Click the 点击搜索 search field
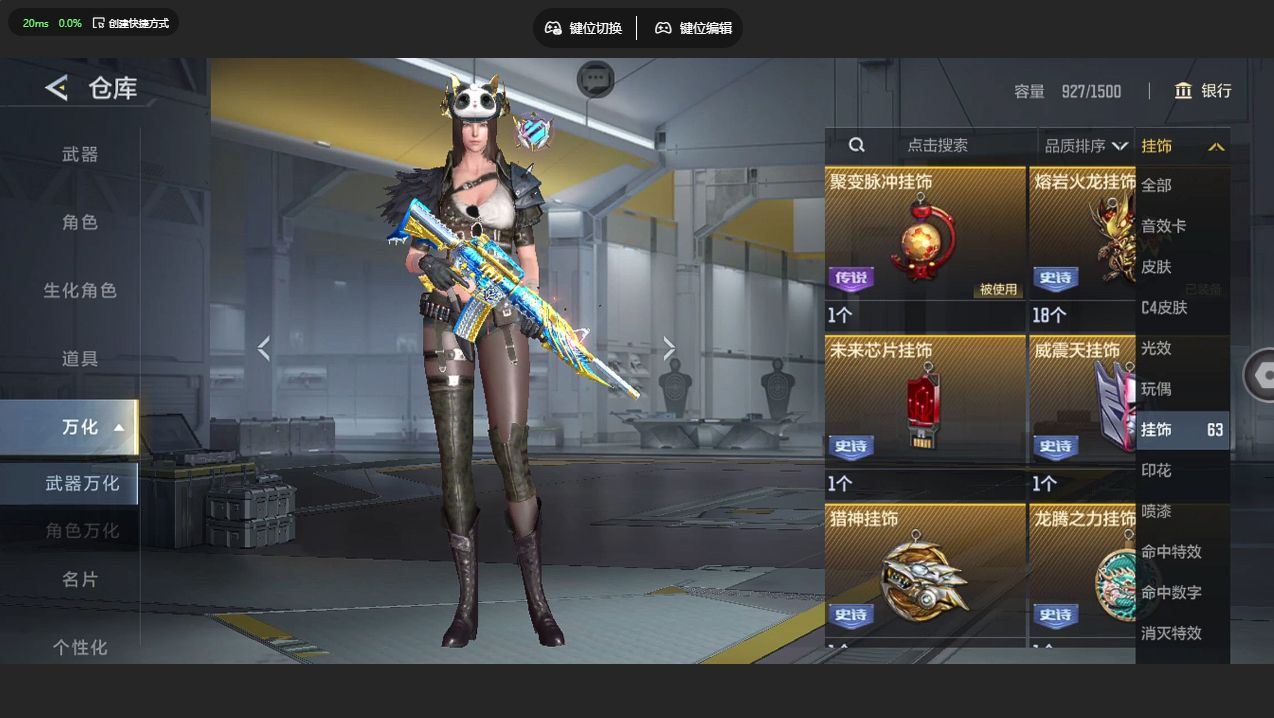1274x718 pixels. coord(937,145)
